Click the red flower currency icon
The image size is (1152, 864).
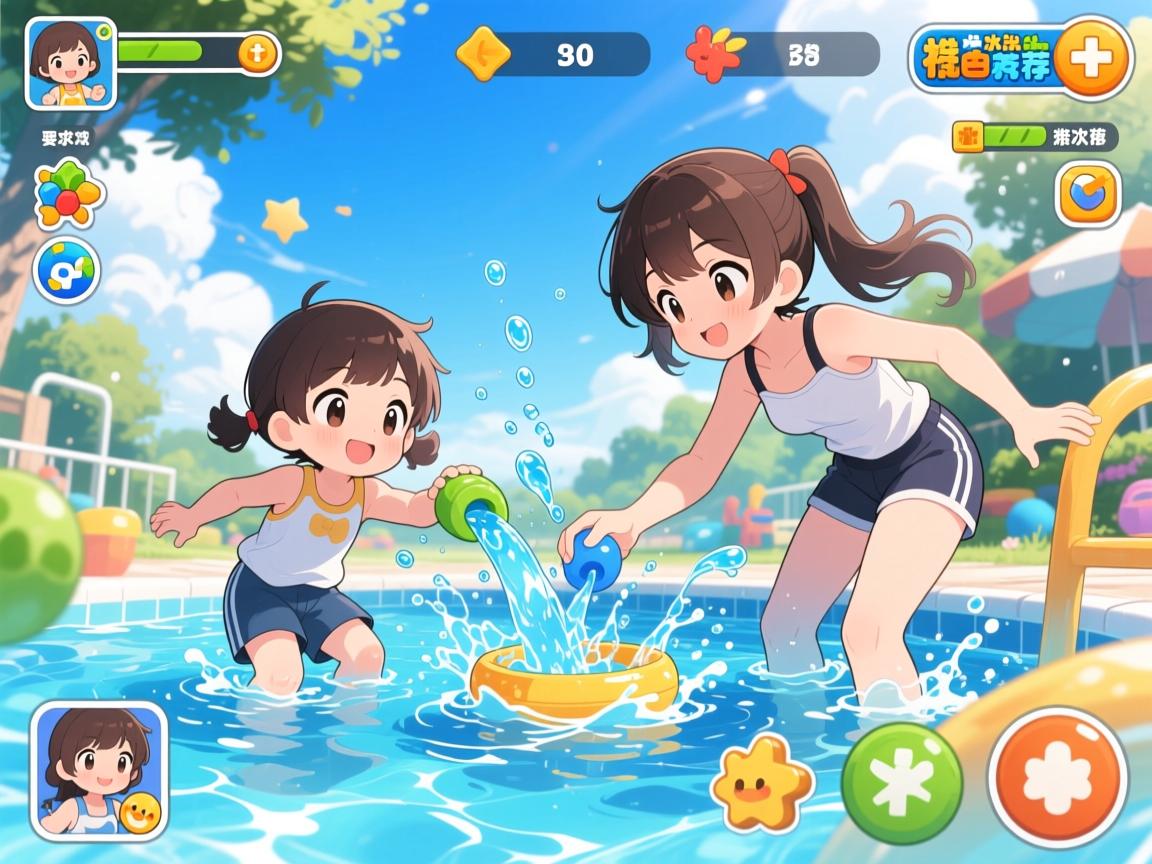[714, 53]
